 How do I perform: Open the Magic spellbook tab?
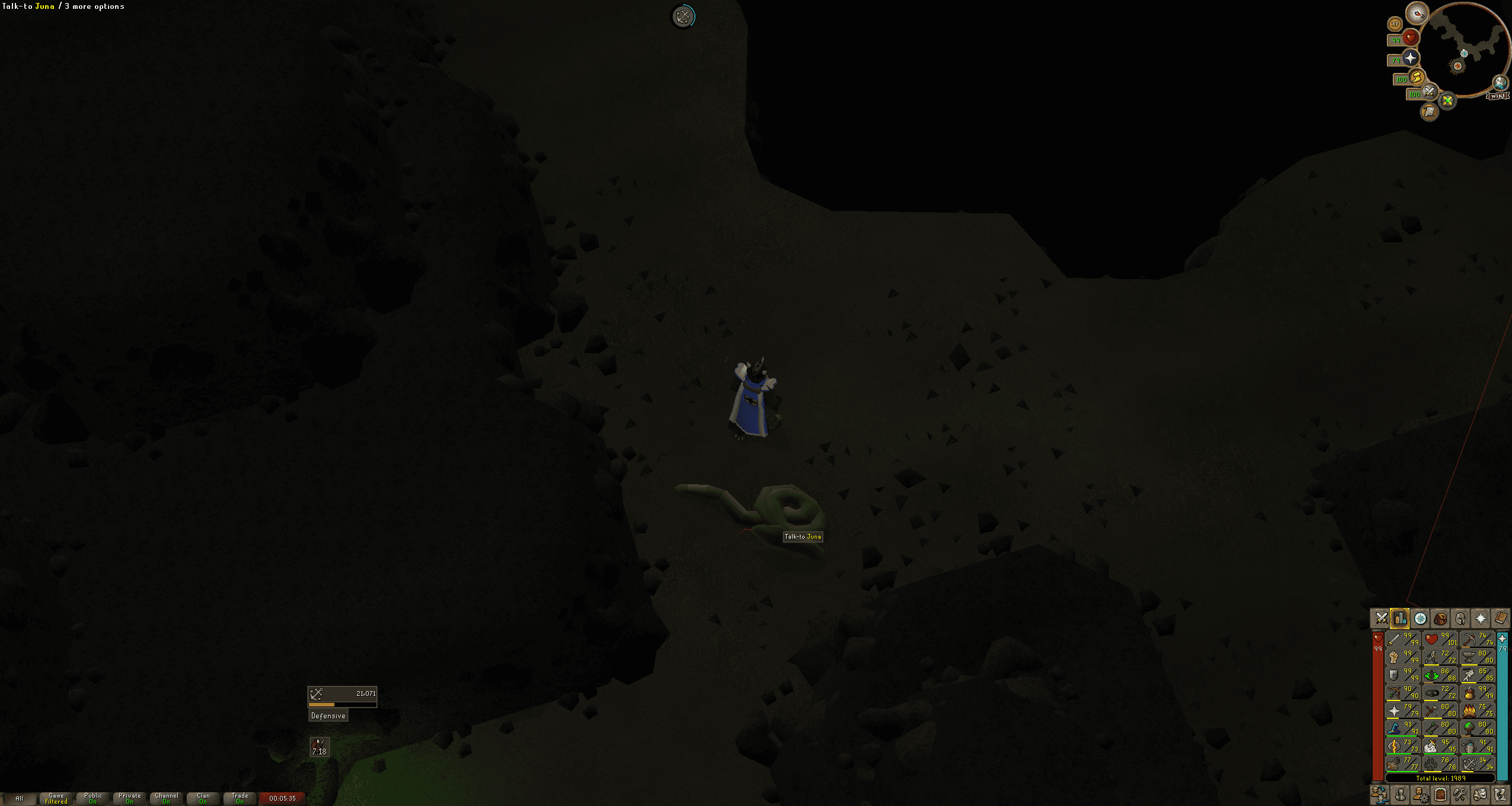[x=1501, y=619]
